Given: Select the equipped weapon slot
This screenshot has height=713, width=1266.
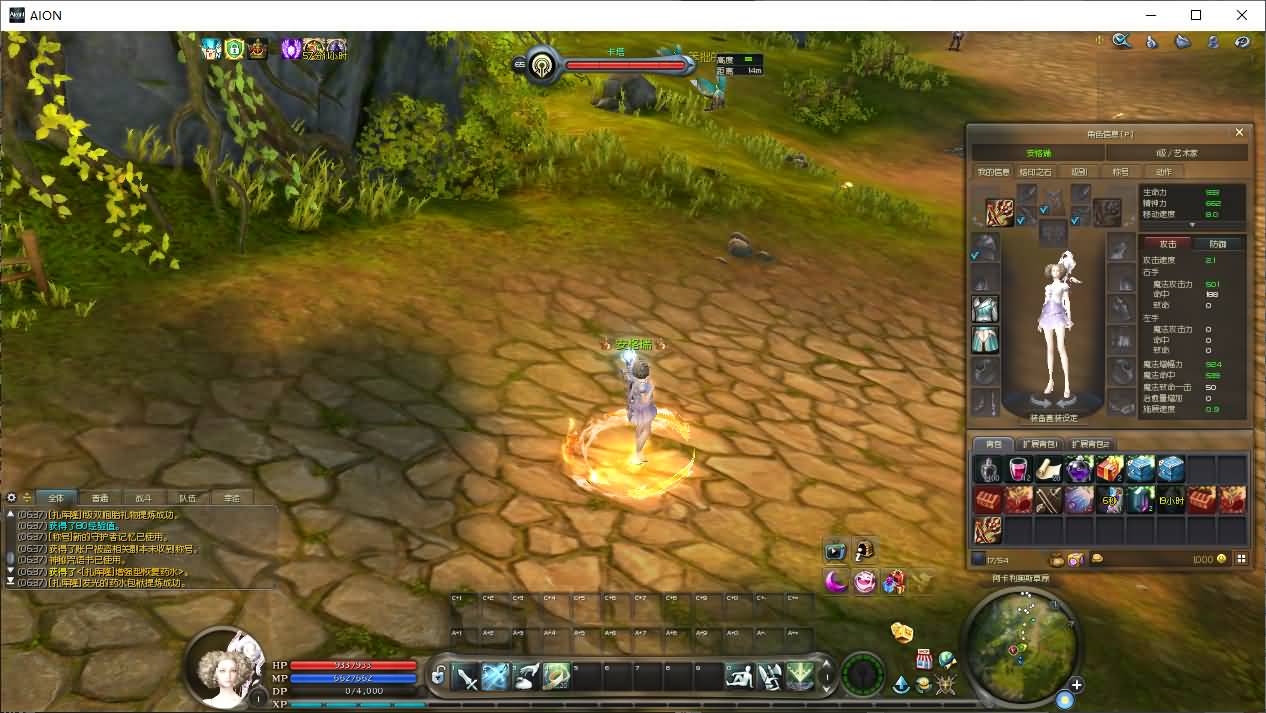Looking at the screenshot, I should coord(999,212).
